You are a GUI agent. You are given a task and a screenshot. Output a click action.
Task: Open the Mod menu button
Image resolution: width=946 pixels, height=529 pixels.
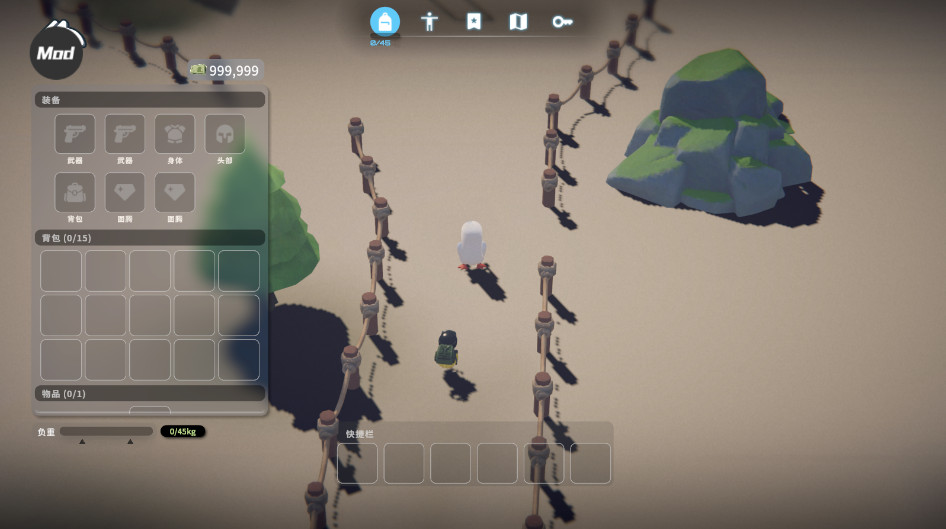pyautogui.click(x=56, y=53)
